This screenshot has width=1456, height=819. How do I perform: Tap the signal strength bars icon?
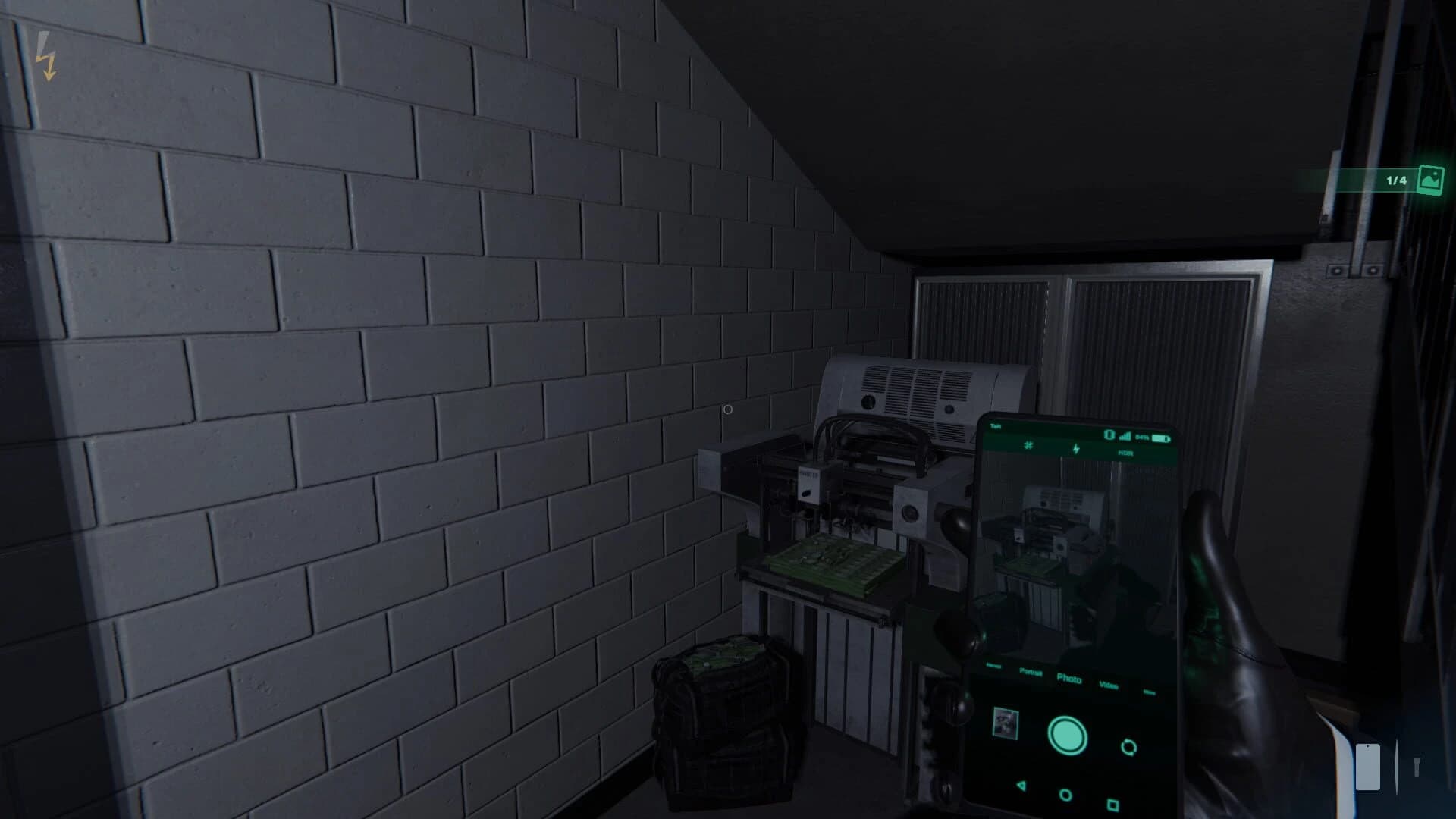(x=1125, y=438)
